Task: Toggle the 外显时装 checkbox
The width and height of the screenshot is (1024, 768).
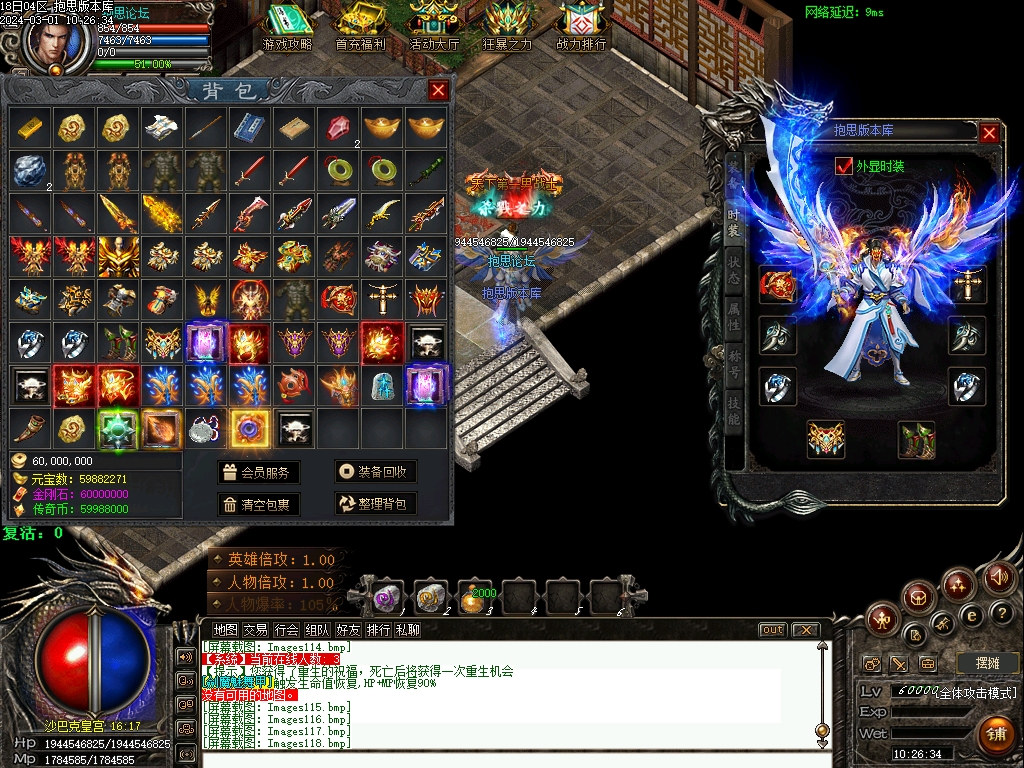Action: click(x=843, y=166)
